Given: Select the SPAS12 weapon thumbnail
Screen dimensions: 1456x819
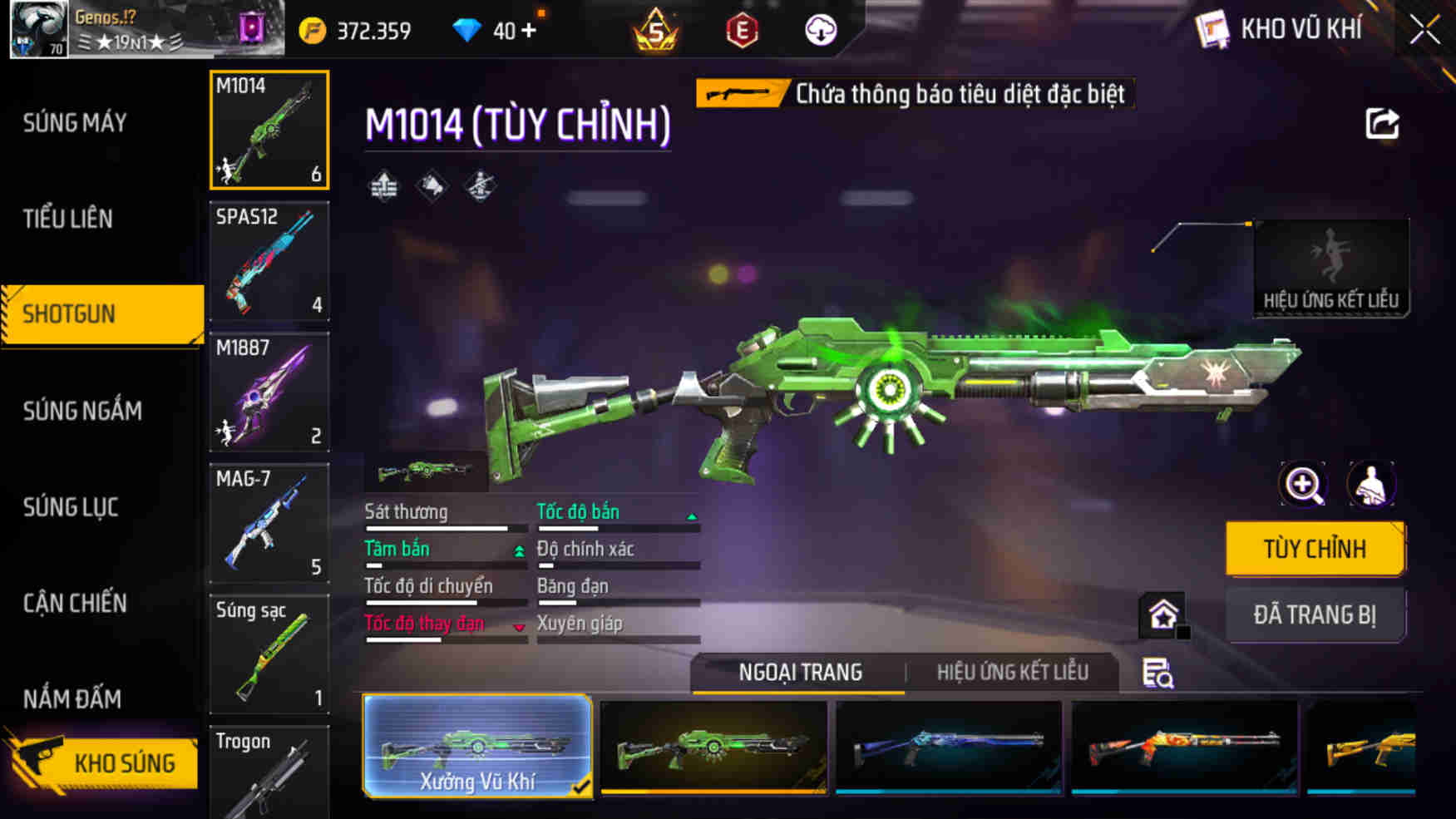Looking at the screenshot, I should [x=269, y=262].
